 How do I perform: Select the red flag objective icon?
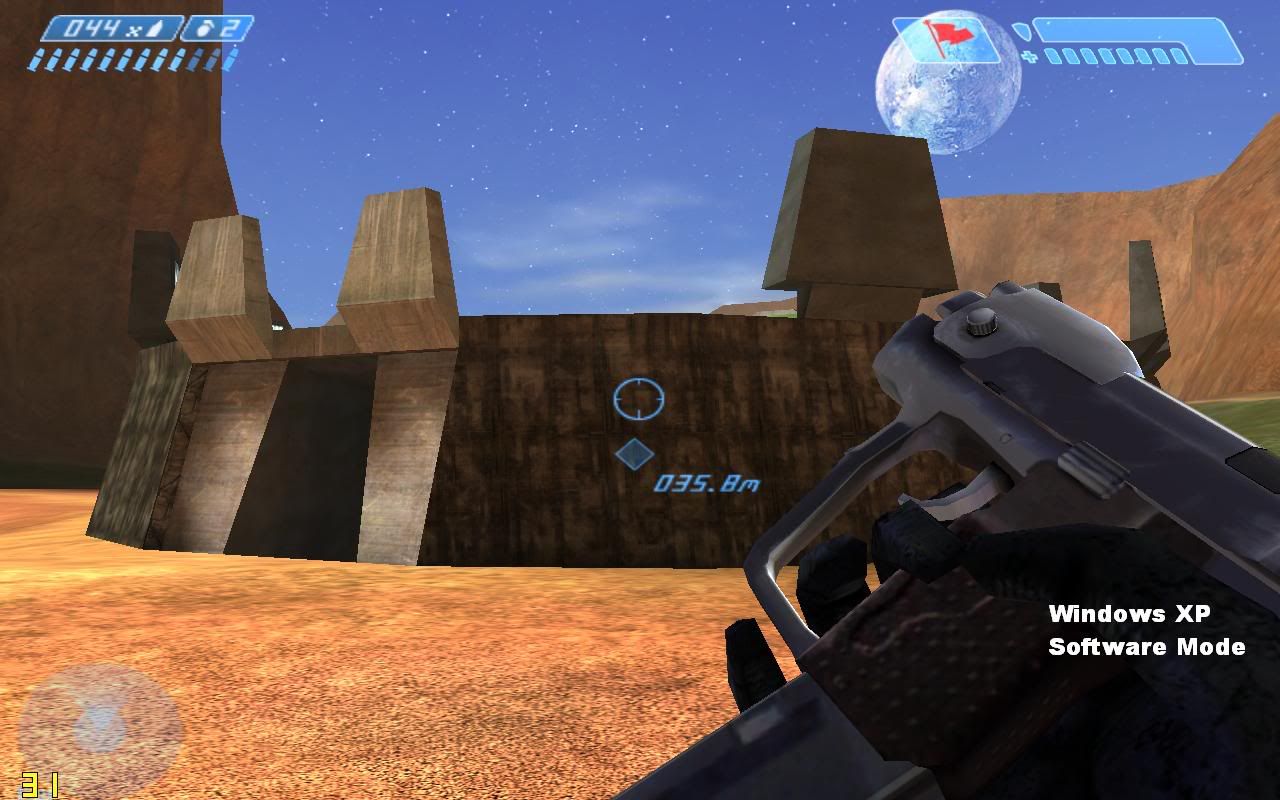pos(941,40)
